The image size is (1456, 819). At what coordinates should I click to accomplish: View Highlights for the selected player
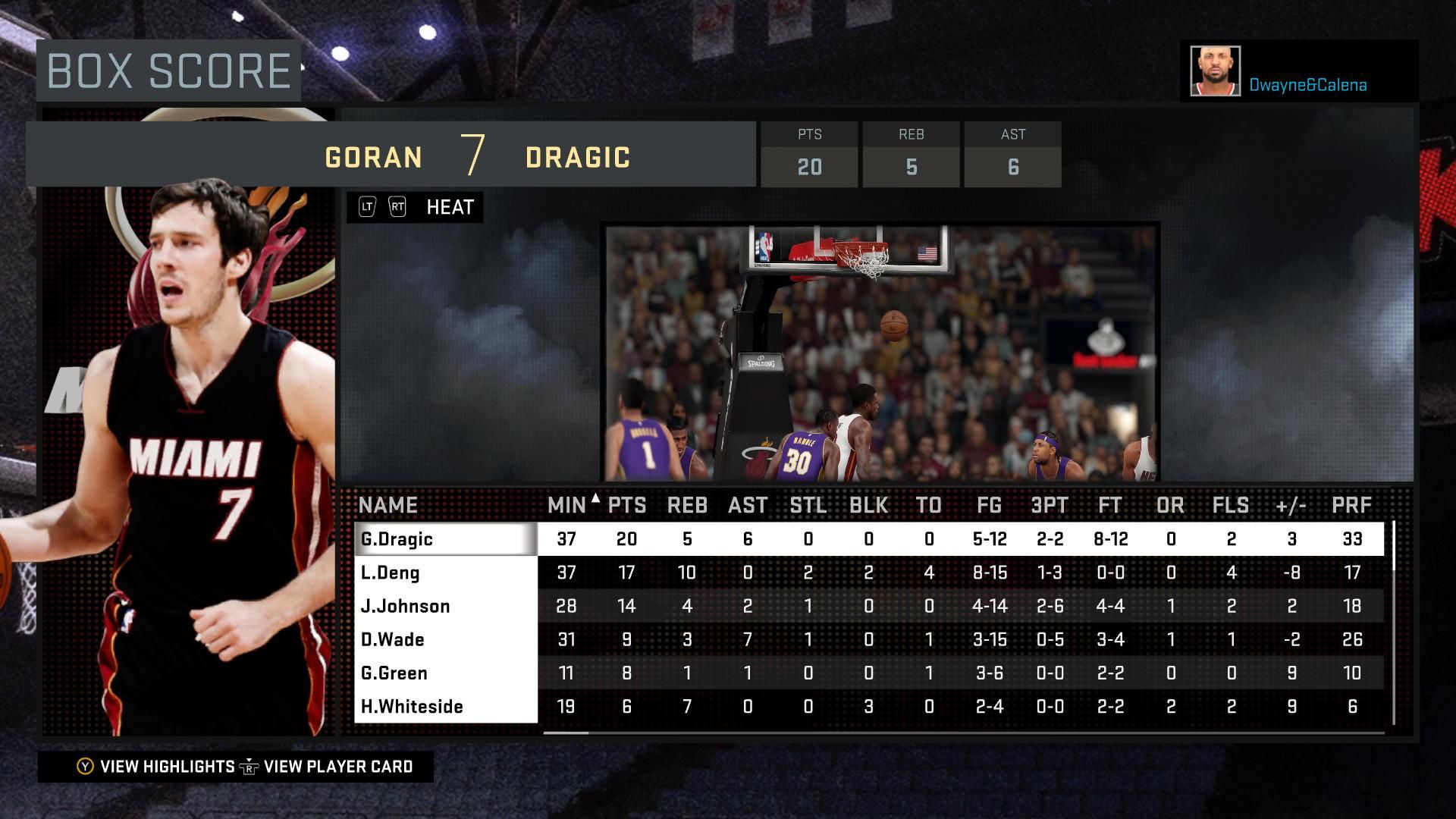(x=156, y=767)
